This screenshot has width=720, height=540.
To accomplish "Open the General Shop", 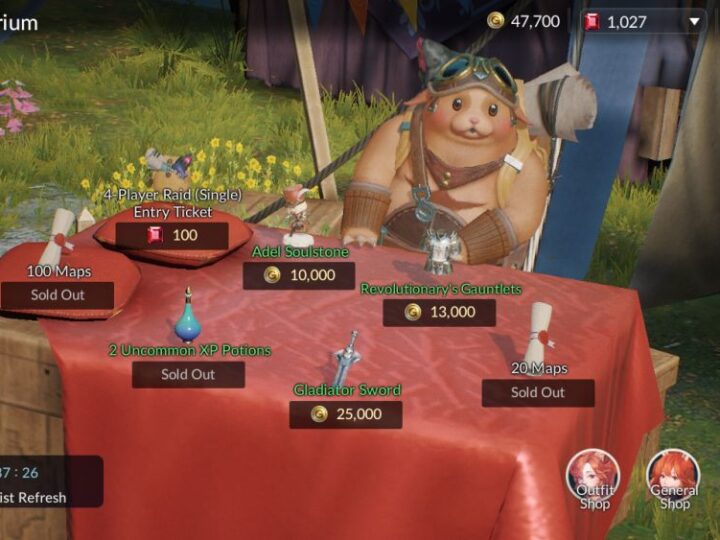I will pos(673,478).
